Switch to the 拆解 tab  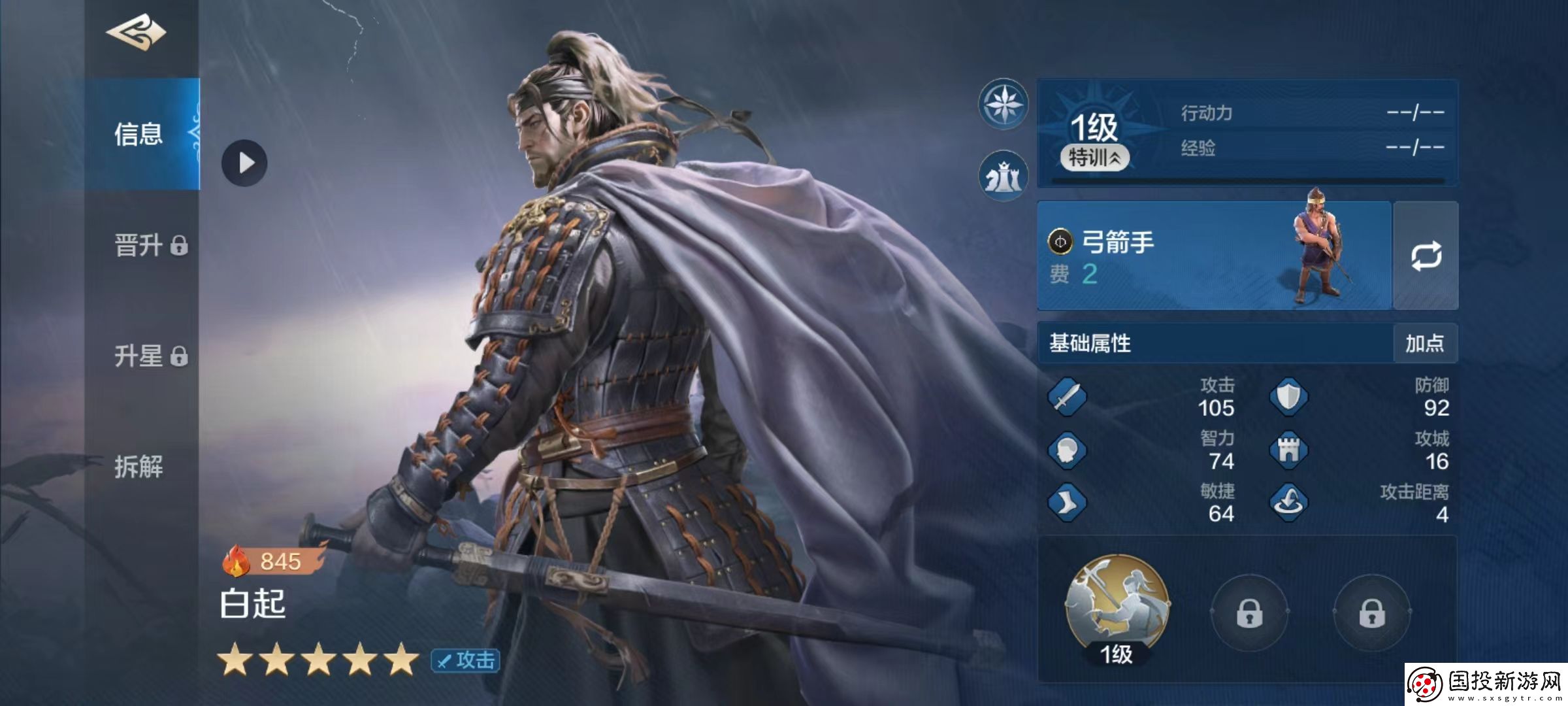pos(139,467)
